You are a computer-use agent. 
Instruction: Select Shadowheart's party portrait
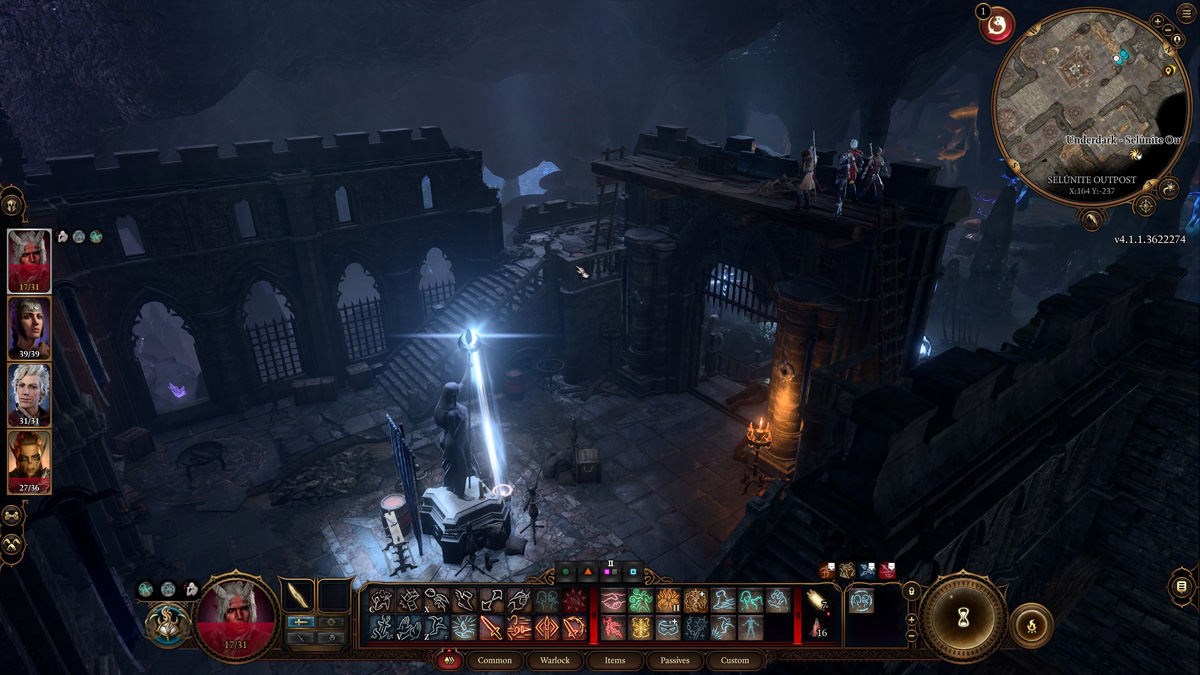(30, 328)
